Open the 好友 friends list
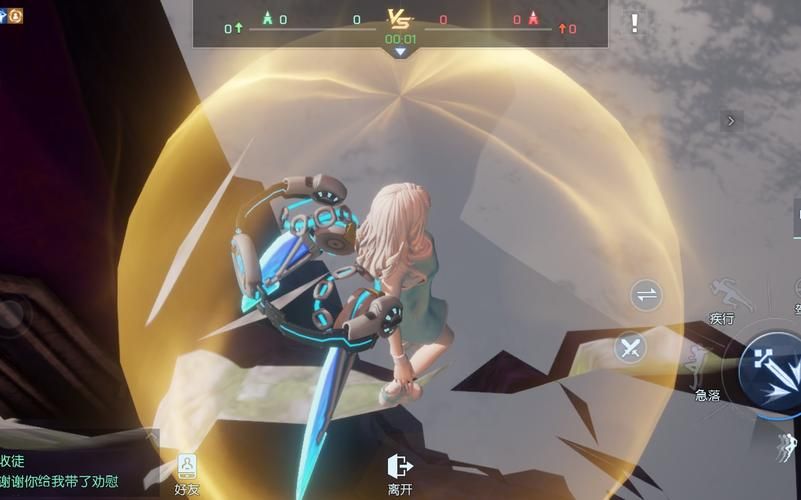The height and width of the screenshot is (500, 801). tap(187, 473)
